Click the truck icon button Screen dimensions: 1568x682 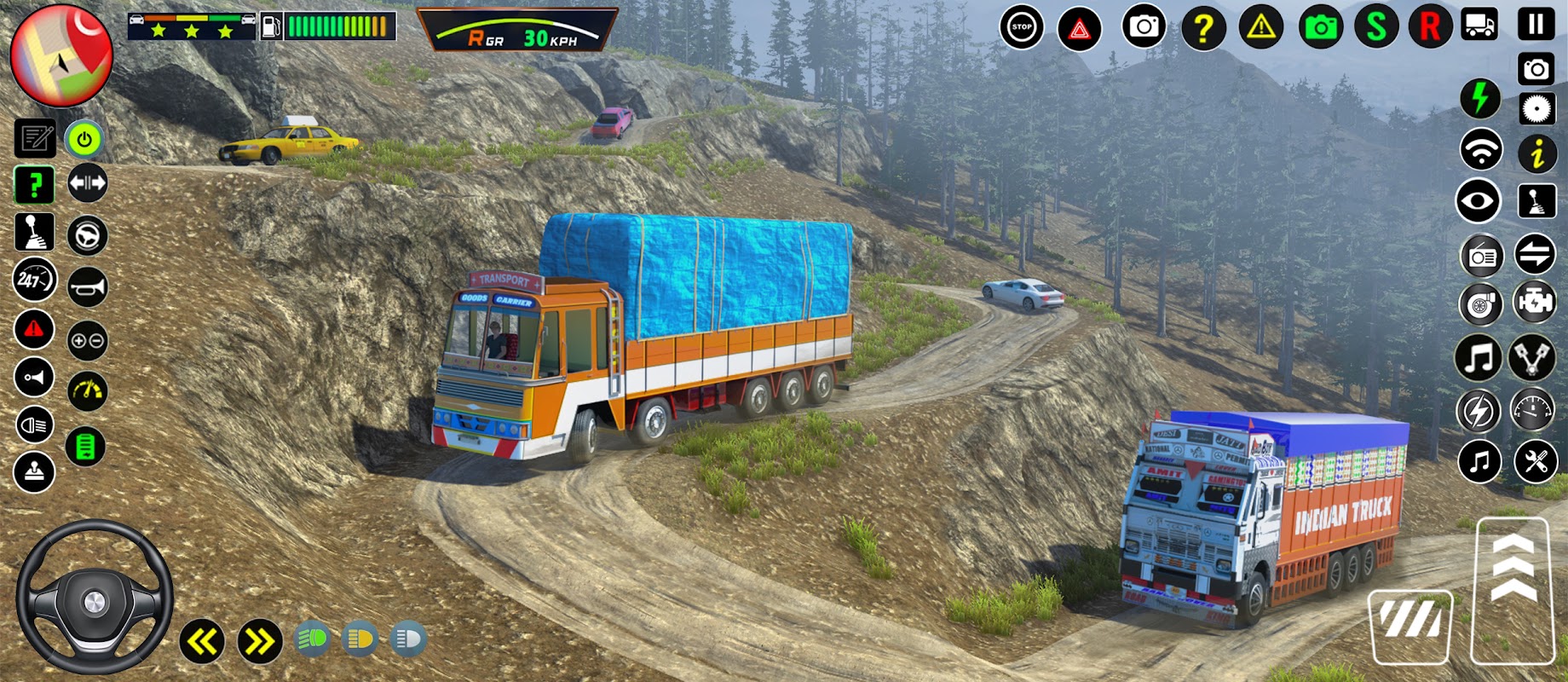1479,25
